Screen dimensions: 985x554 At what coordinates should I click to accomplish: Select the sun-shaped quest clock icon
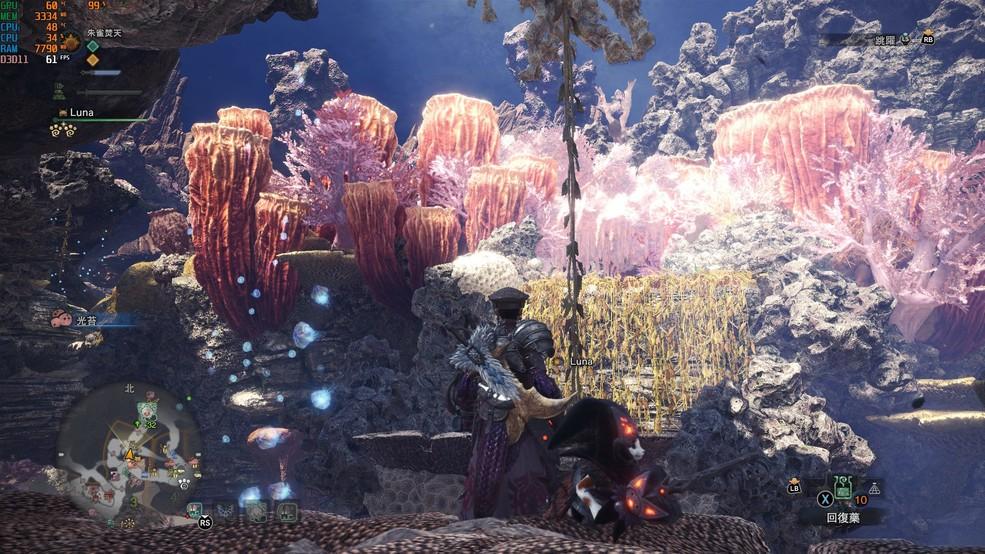[x=71, y=42]
